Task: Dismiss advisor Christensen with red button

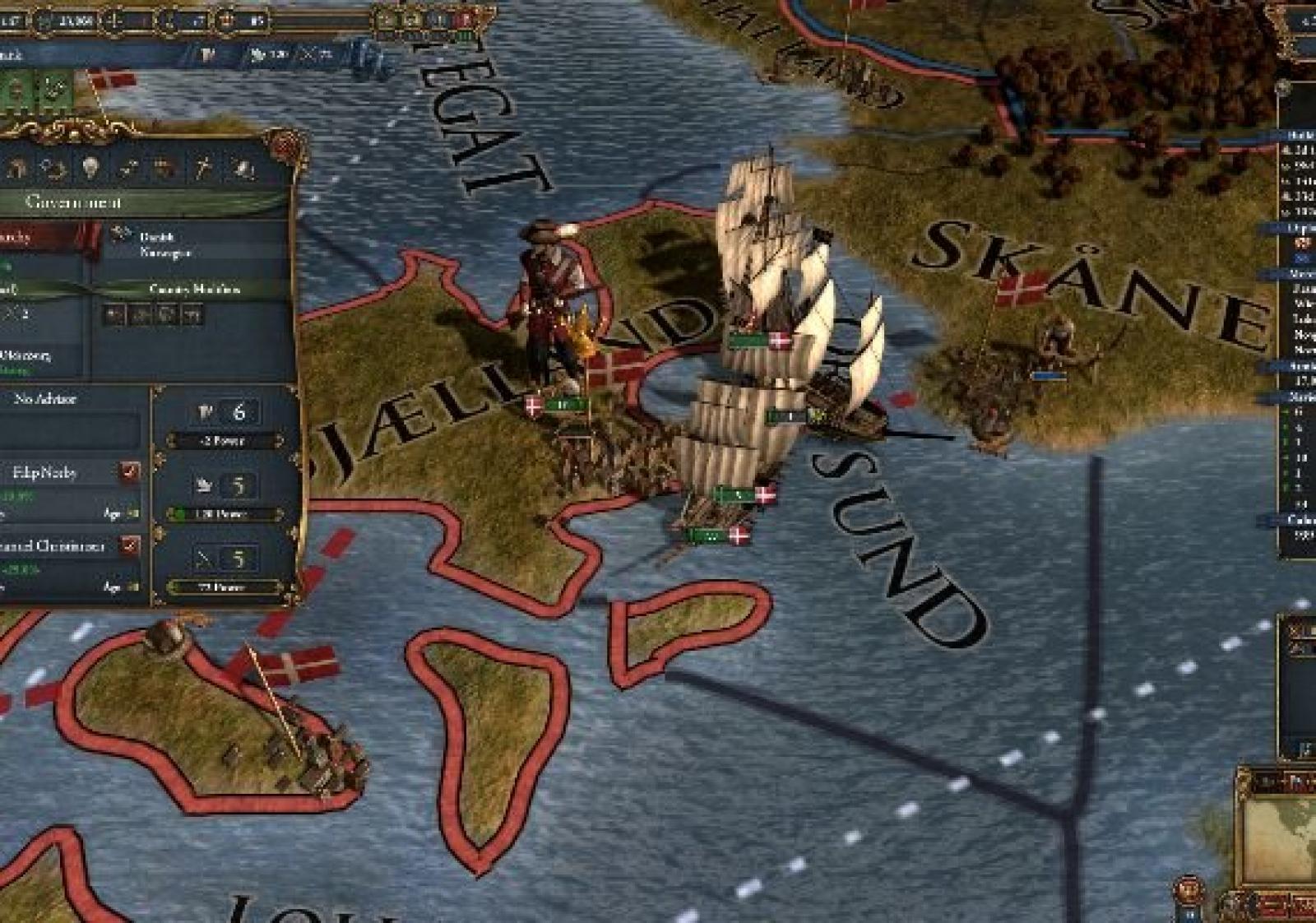Action: [x=130, y=545]
